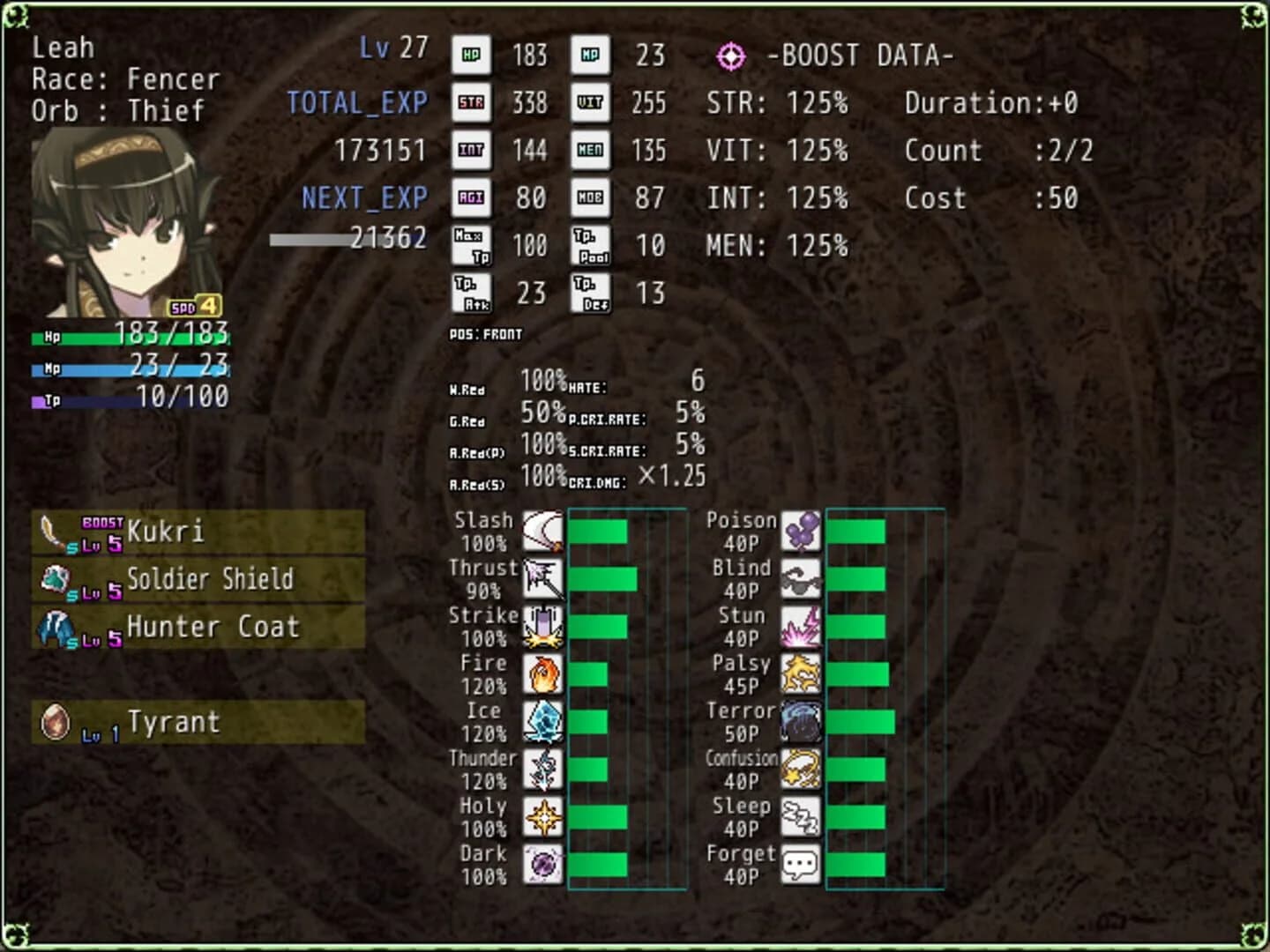Click the Kukri weapon icon
The image size is (1270, 952).
[x=55, y=532]
